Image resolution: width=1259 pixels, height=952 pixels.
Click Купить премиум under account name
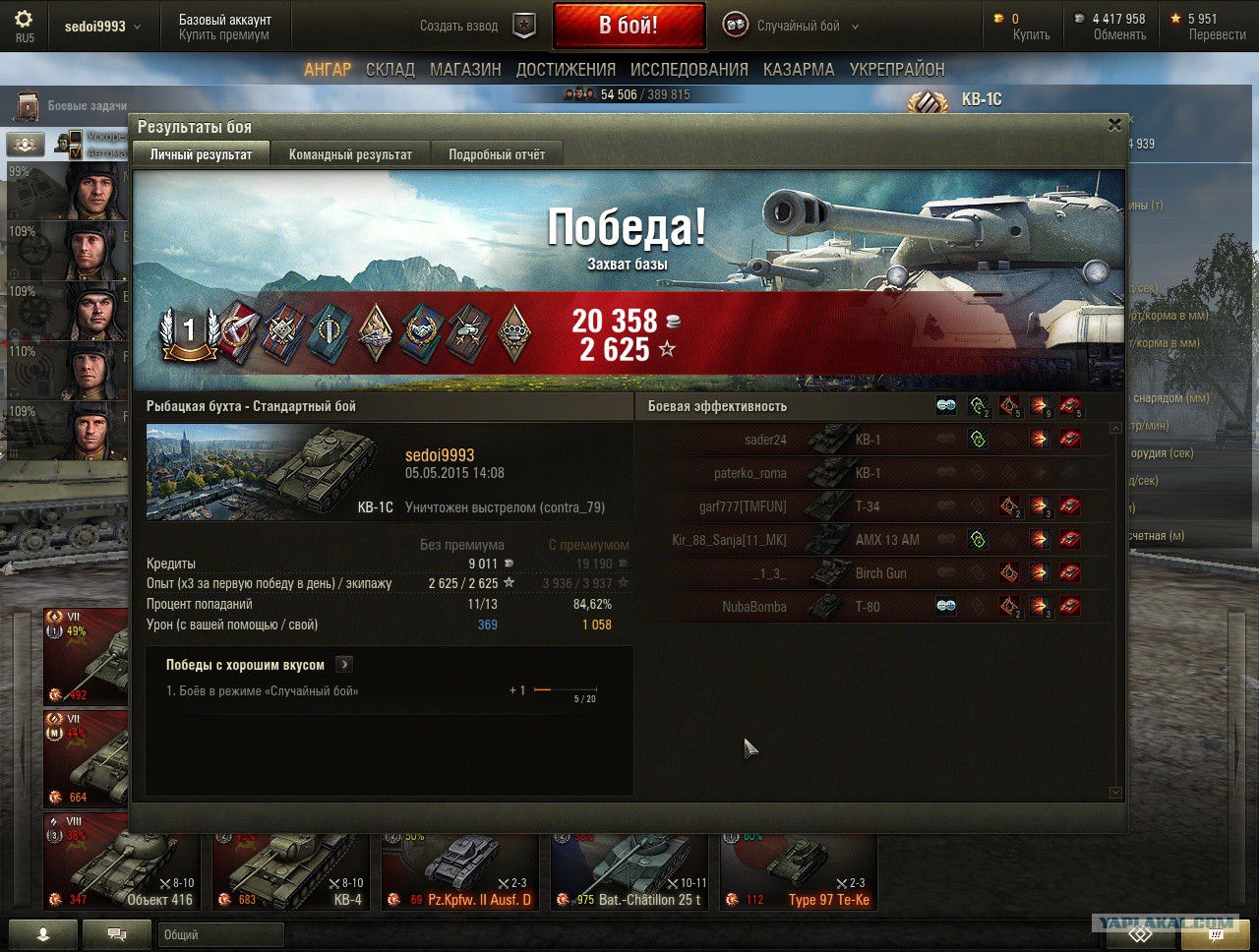[x=224, y=35]
